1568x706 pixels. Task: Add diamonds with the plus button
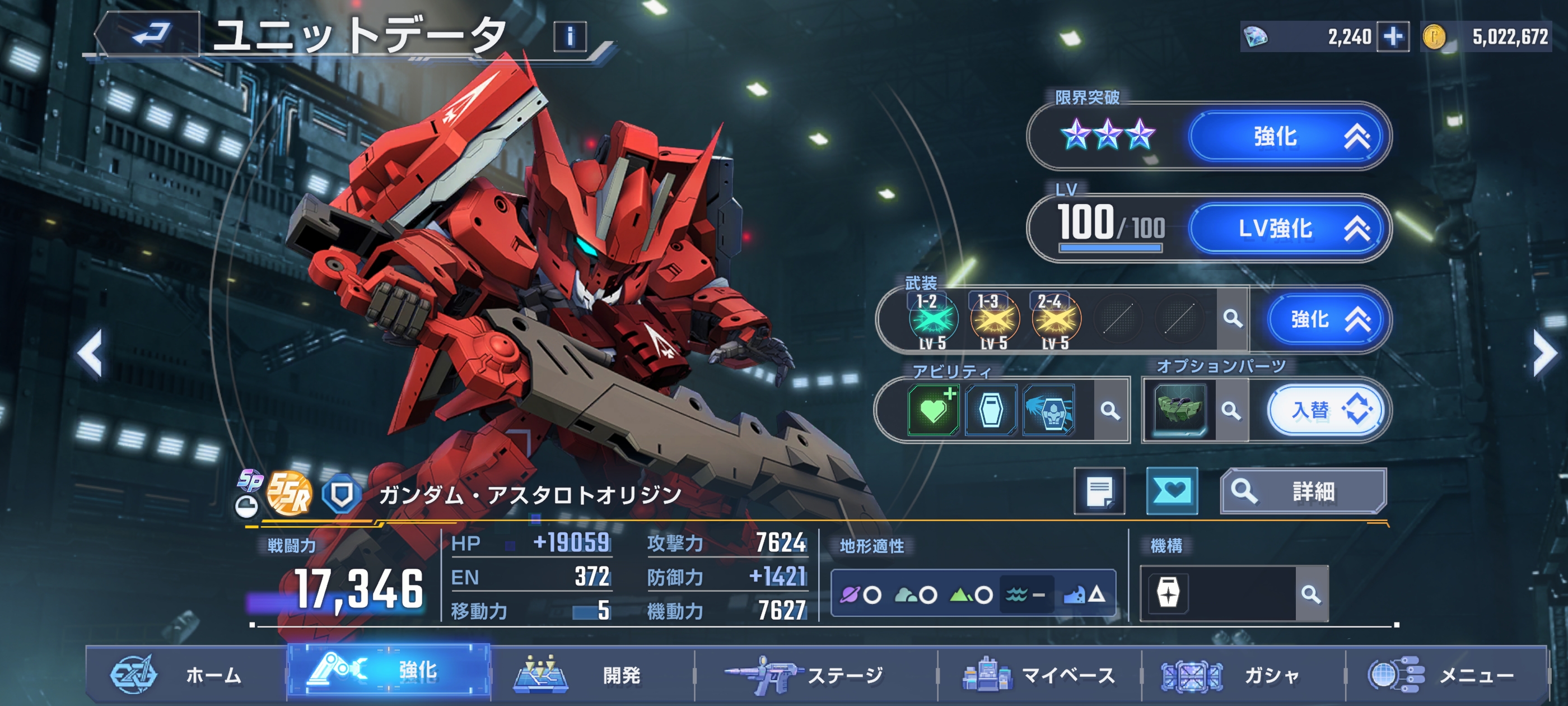pos(1393,36)
